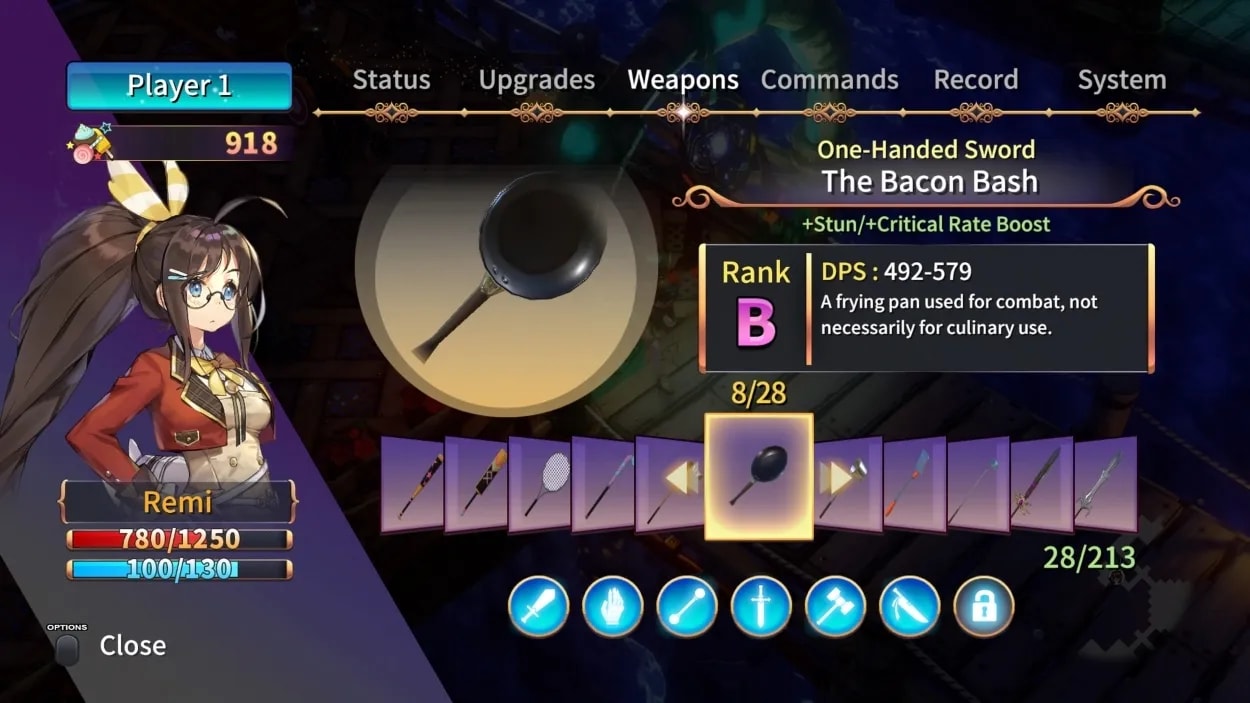Click the right arrow to next weapon
The image size is (1250, 703).
834,478
